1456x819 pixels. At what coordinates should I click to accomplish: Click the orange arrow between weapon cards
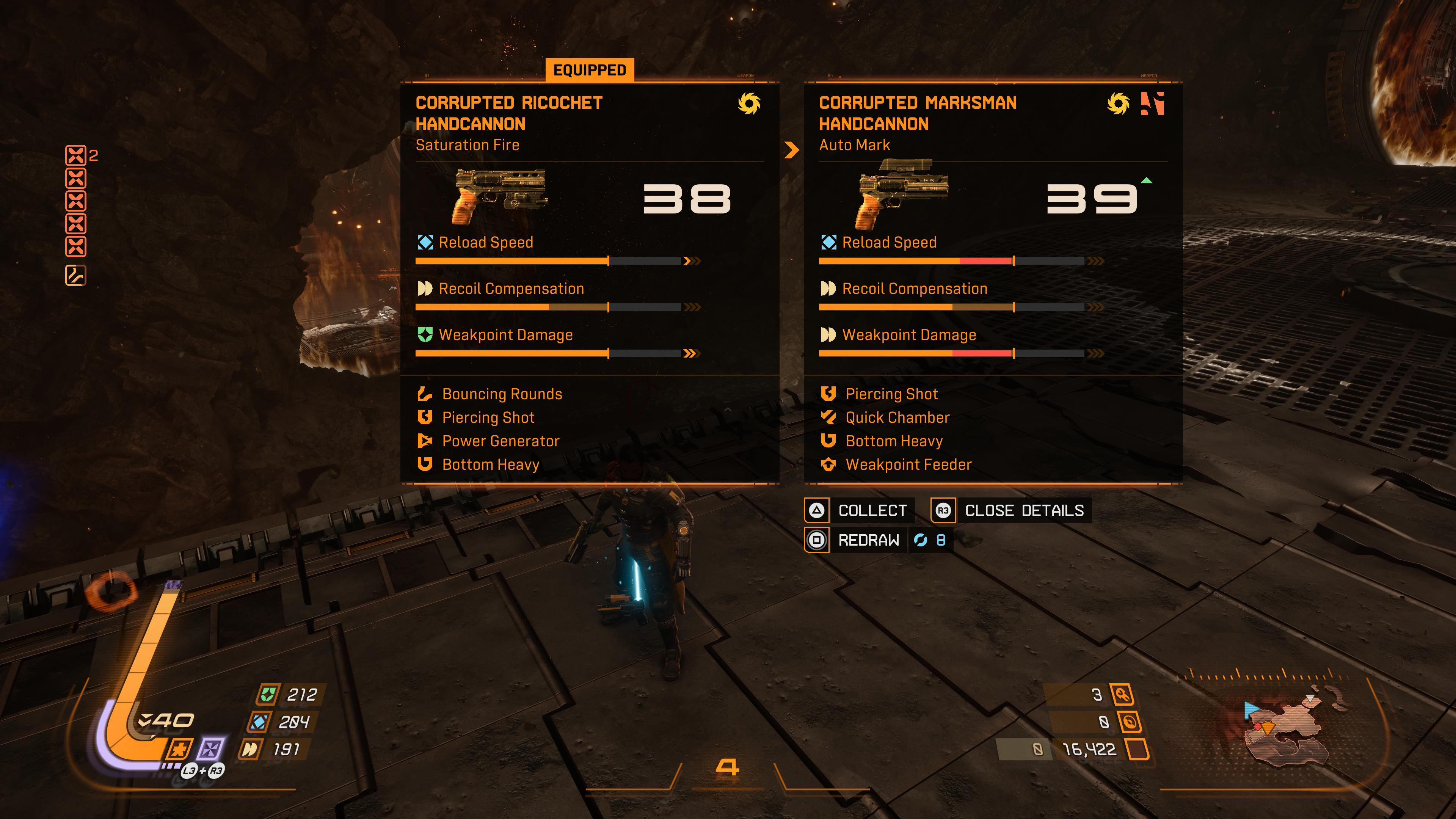pyautogui.click(x=791, y=151)
